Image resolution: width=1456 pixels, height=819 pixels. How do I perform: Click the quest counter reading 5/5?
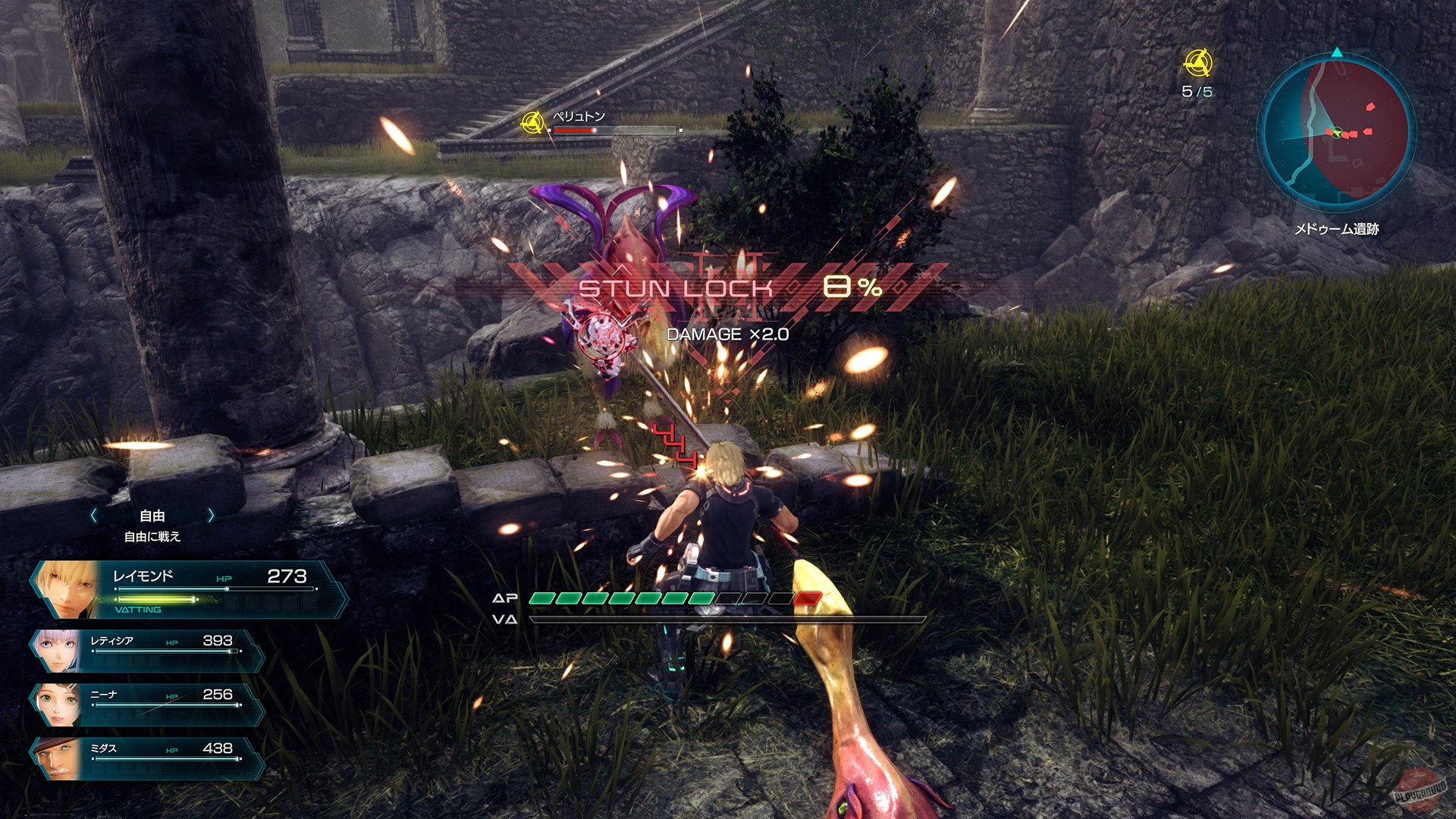pos(1197,93)
